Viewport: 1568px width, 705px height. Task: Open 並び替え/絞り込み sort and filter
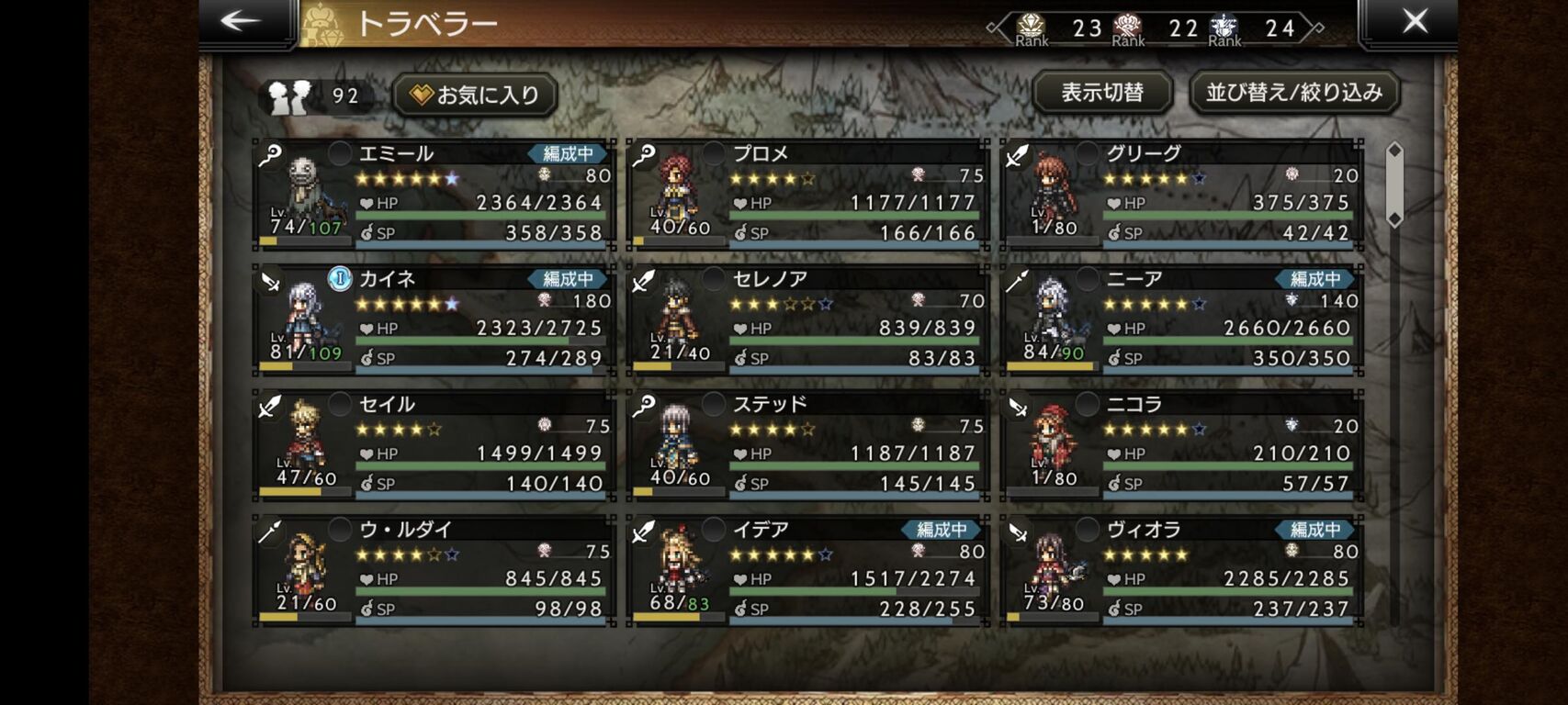click(1293, 93)
